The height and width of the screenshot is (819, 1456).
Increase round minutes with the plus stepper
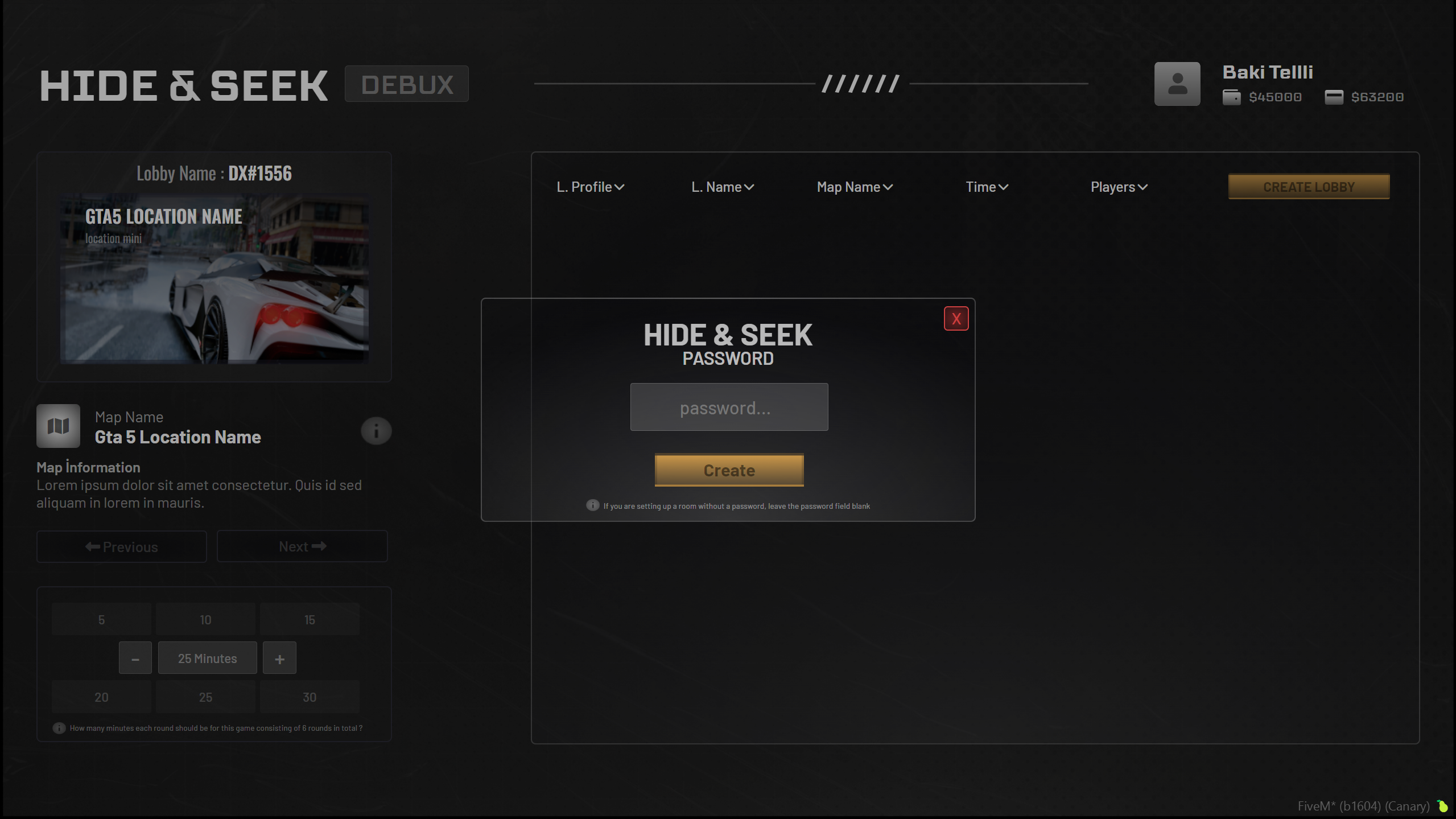279,657
